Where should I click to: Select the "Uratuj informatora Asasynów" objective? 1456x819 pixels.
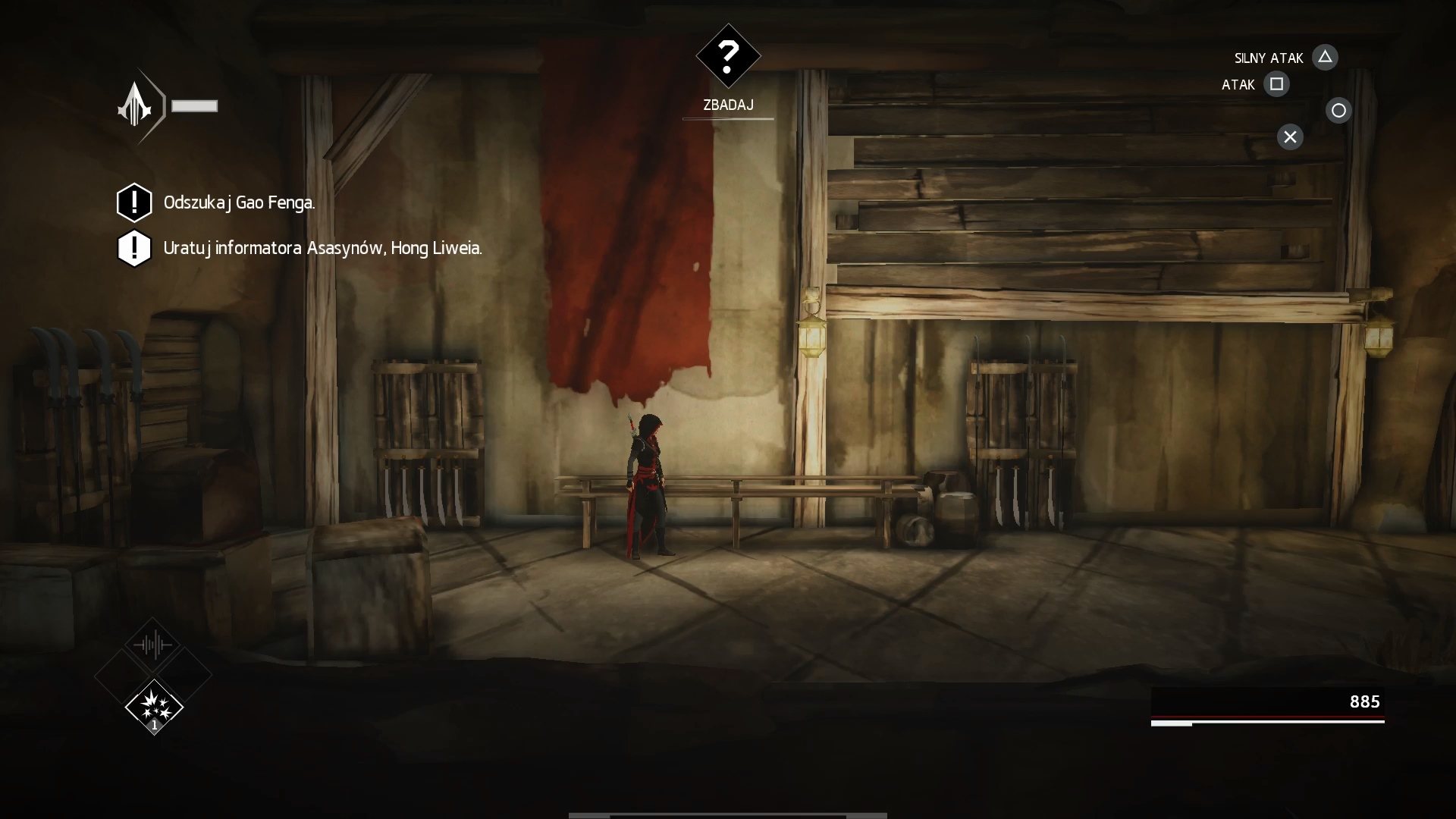point(322,248)
